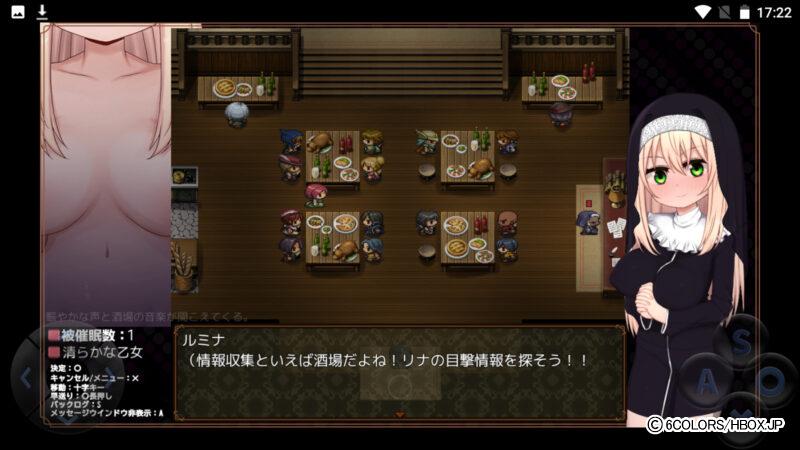
Task: Tap the virtual S button for backlog
Action: [x=741, y=343]
